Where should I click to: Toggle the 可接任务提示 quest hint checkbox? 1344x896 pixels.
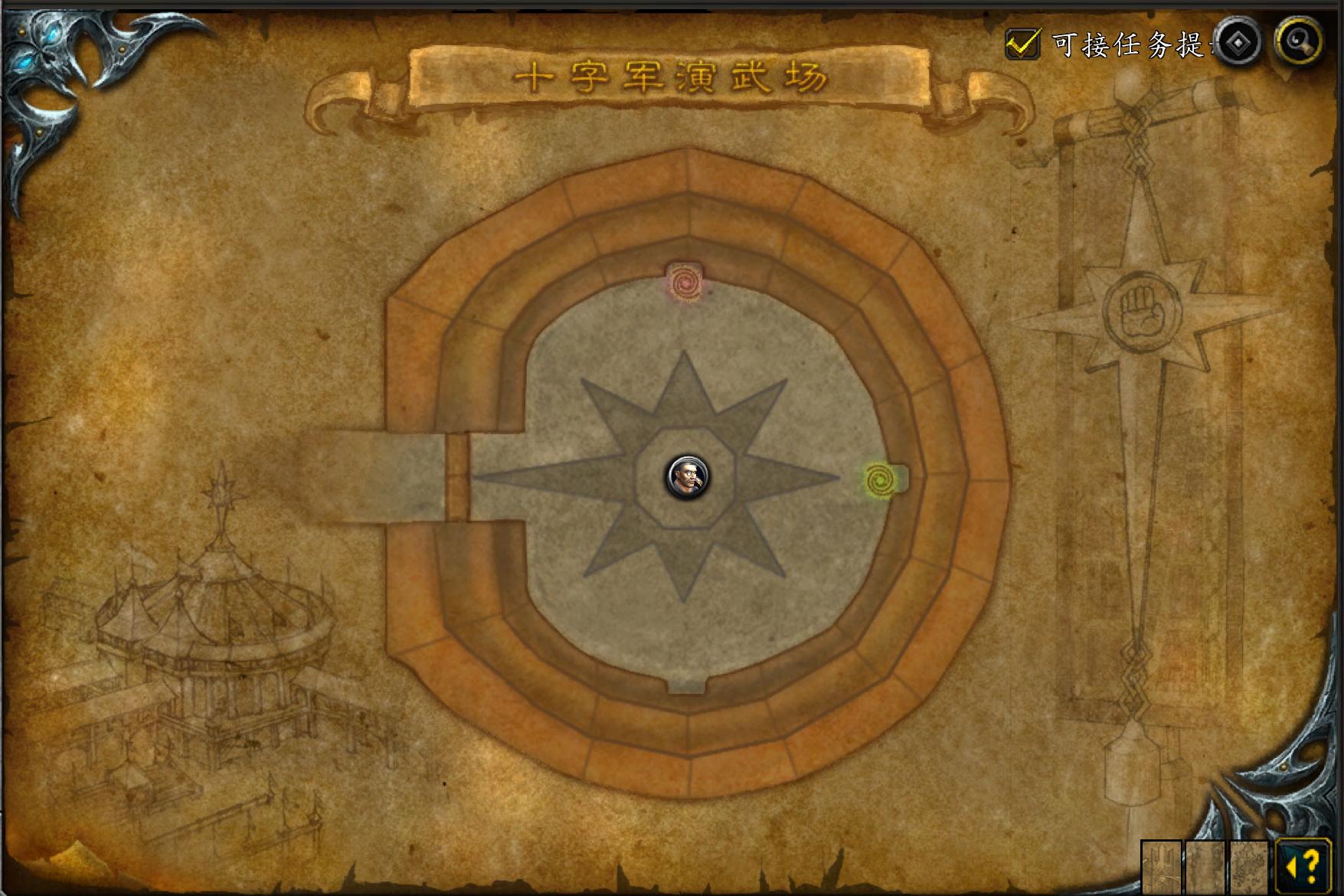coord(1022,44)
